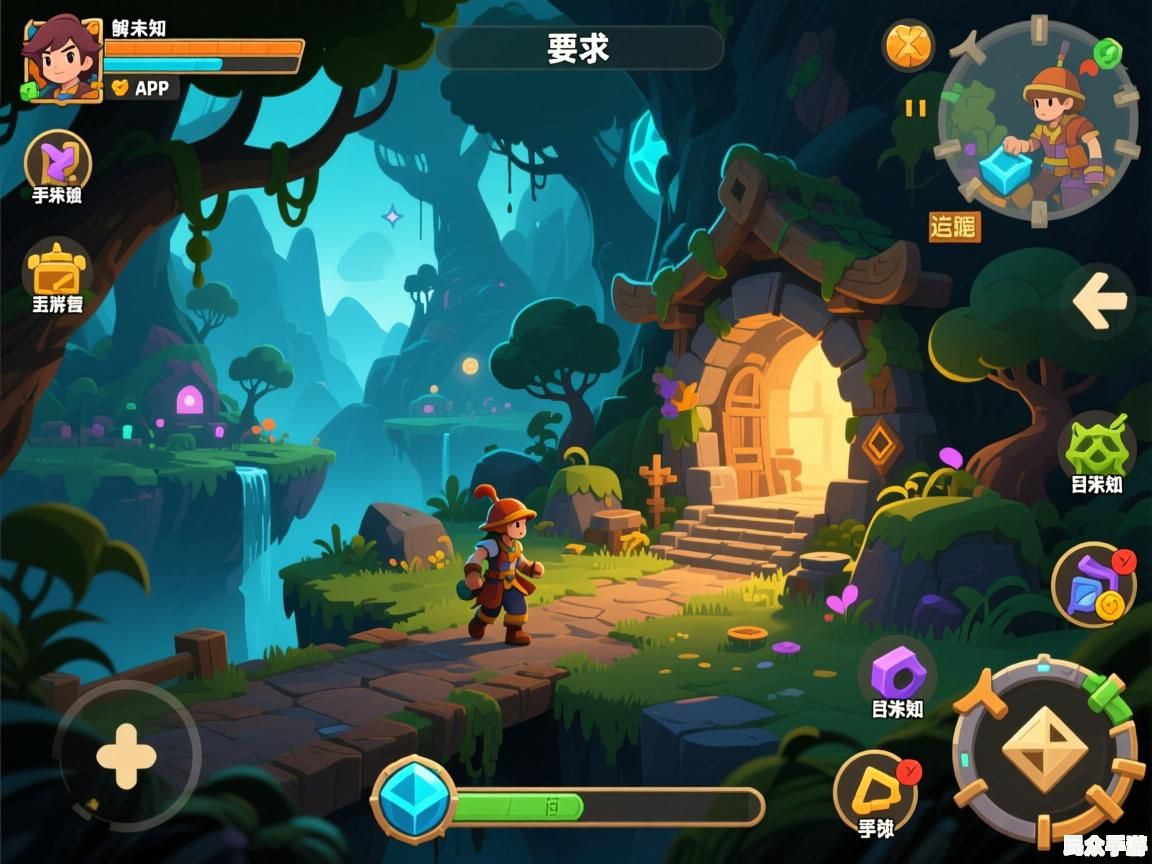Screen dimensions: 1152x864
Task: Click the round orange X button
Action: pyautogui.click(x=908, y=45)
